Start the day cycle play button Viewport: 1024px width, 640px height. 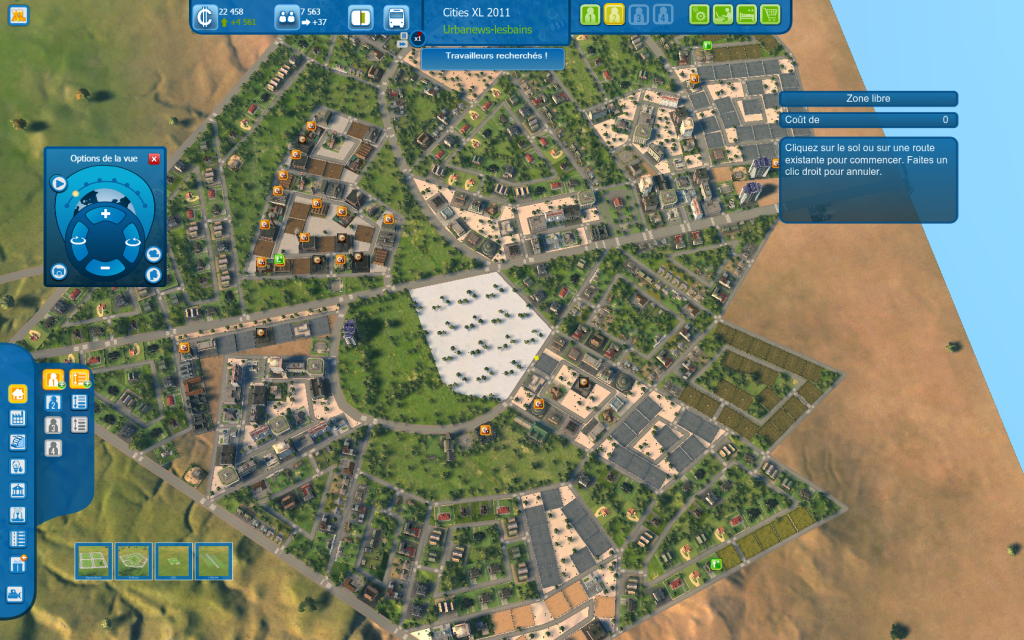59,184
